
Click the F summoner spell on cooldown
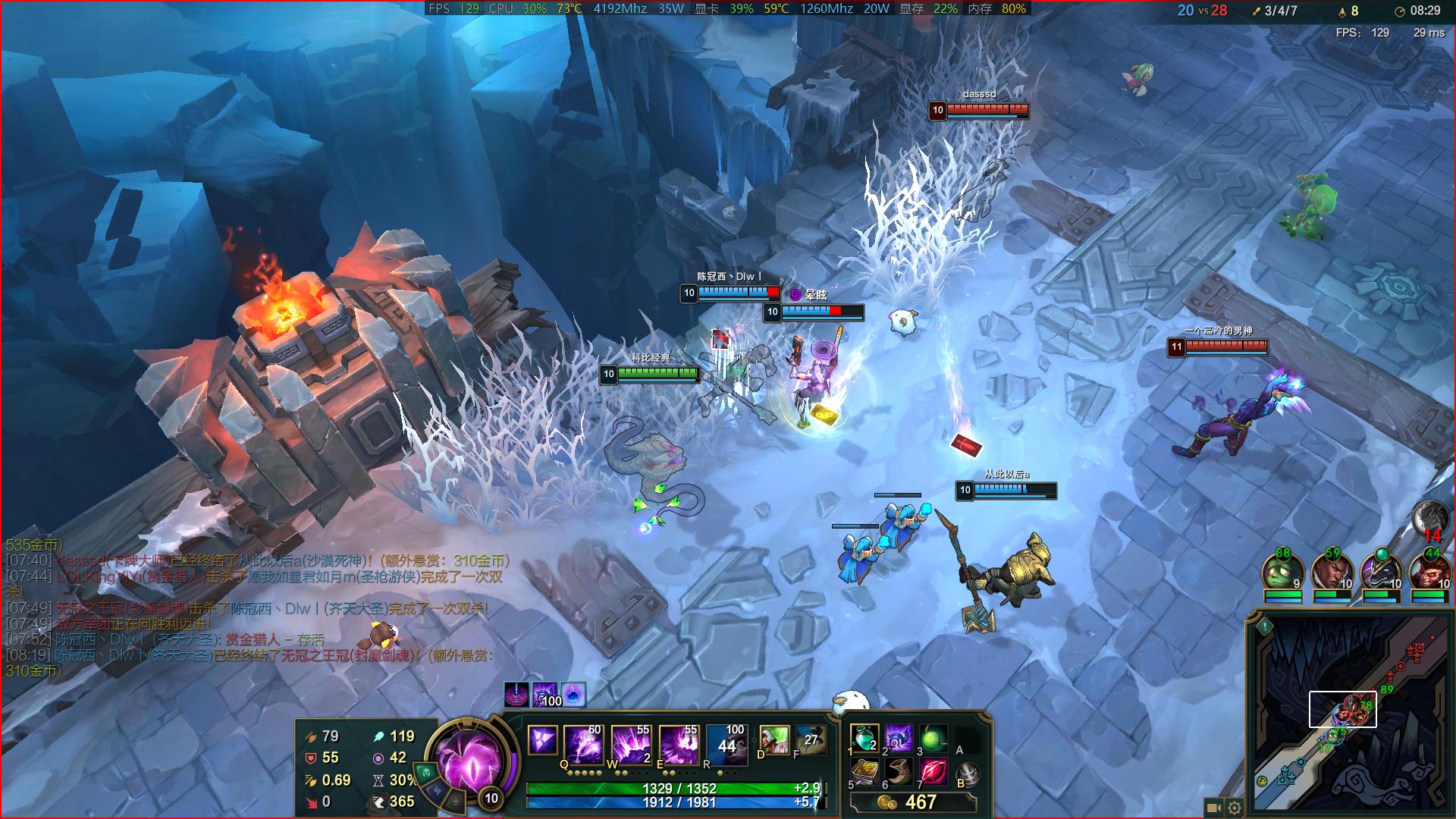point(810,739)
